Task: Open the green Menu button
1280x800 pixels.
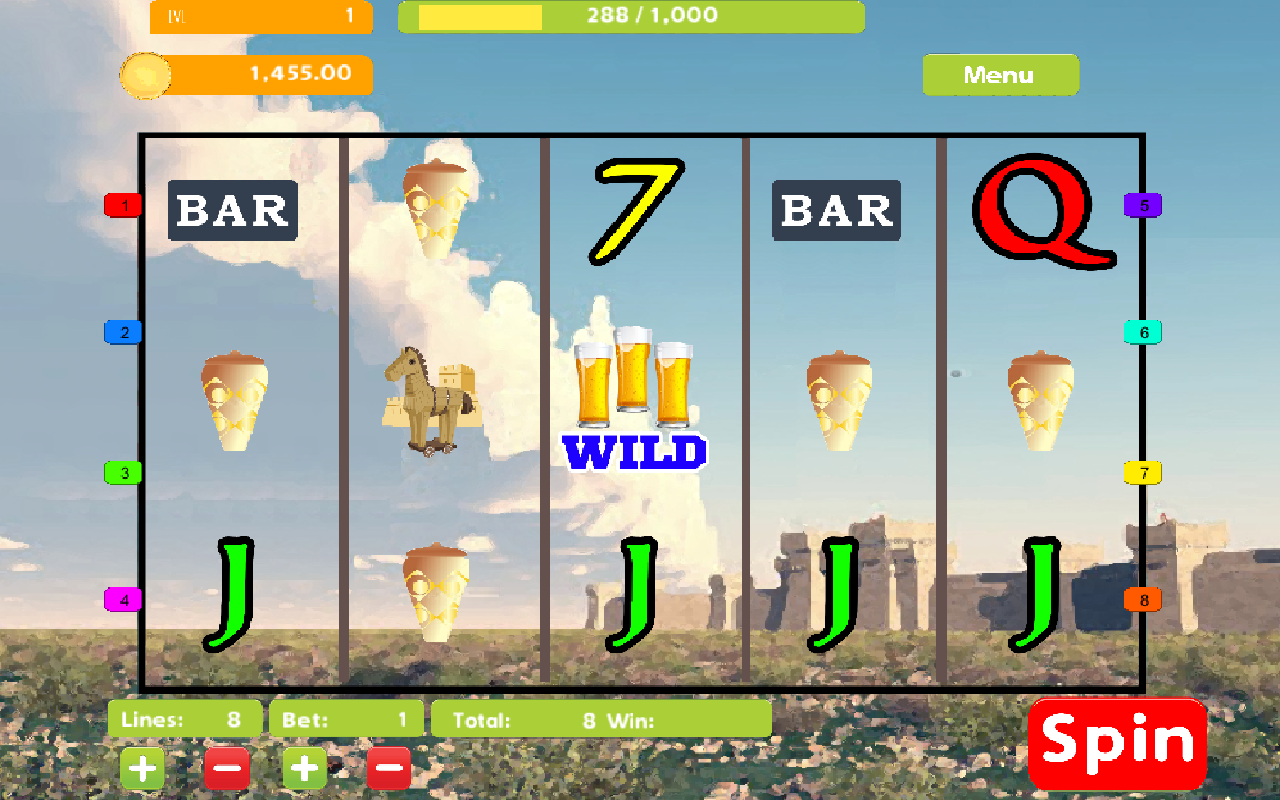Action: 1000,75
